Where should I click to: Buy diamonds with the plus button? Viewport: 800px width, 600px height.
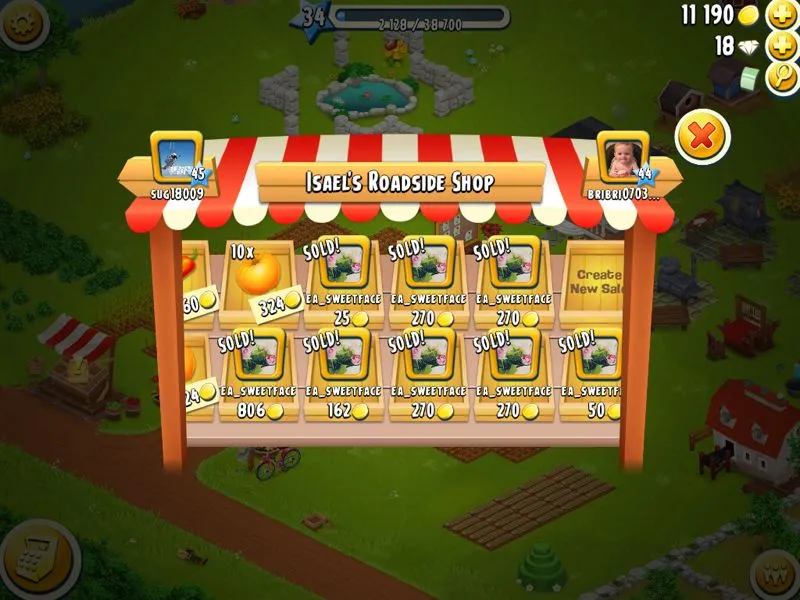click(x=780, y=46)
